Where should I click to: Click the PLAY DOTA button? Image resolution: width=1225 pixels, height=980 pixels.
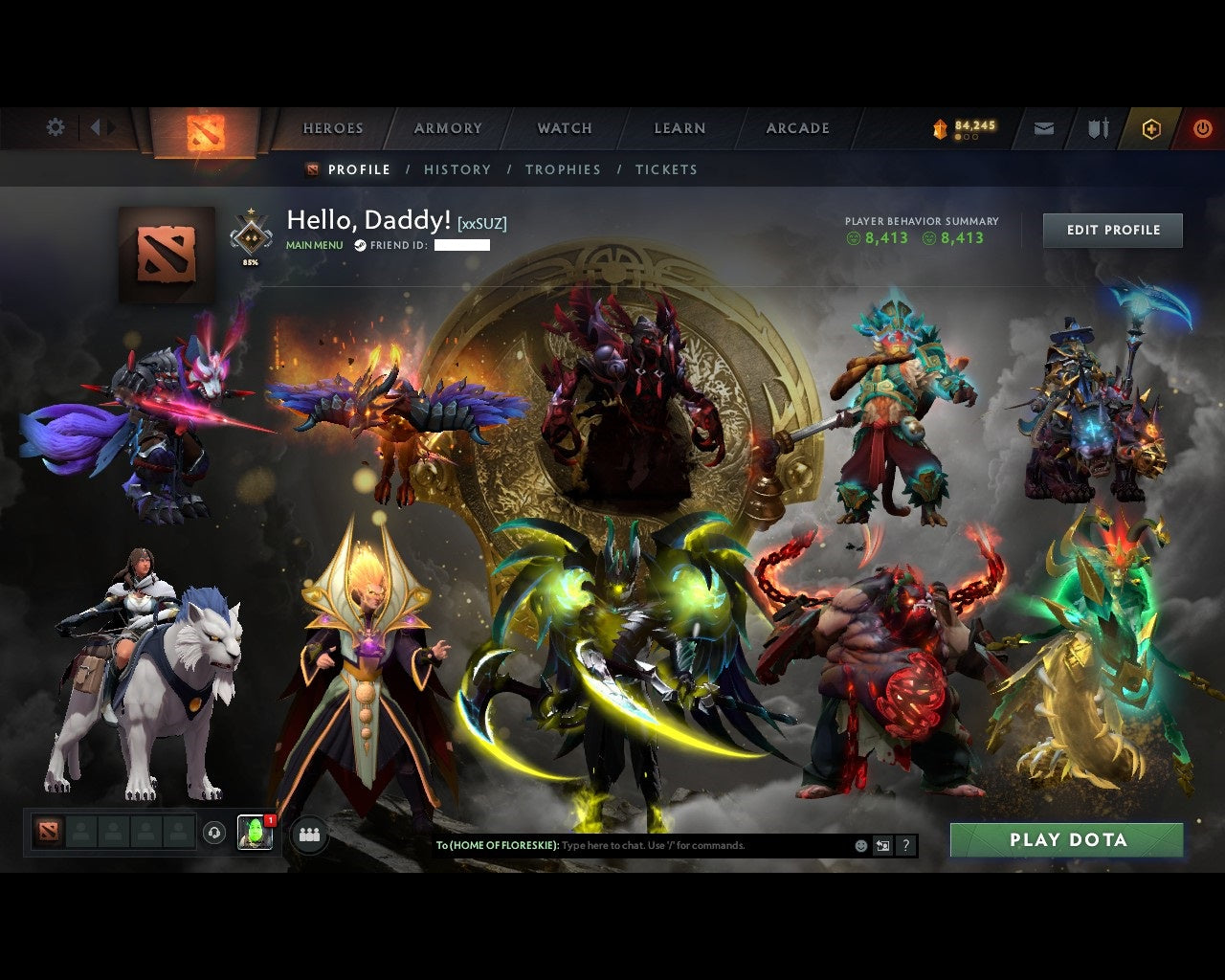point(1065,839)
